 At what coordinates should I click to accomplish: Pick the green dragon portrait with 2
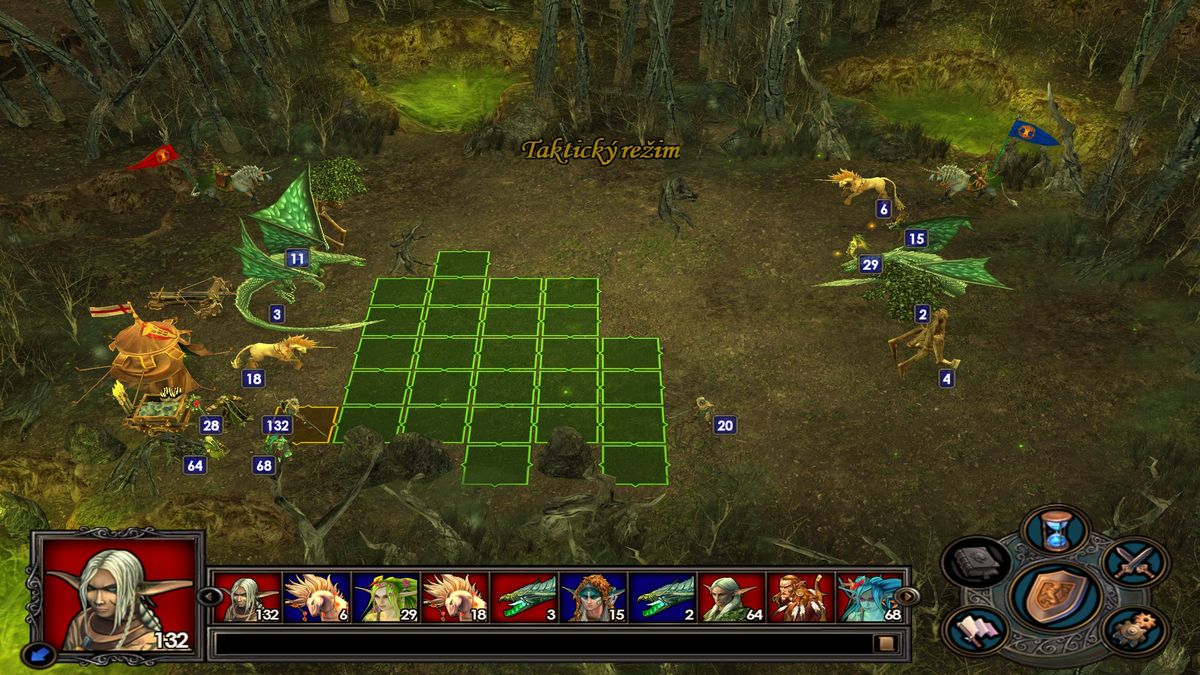click(x=662, y=598)
